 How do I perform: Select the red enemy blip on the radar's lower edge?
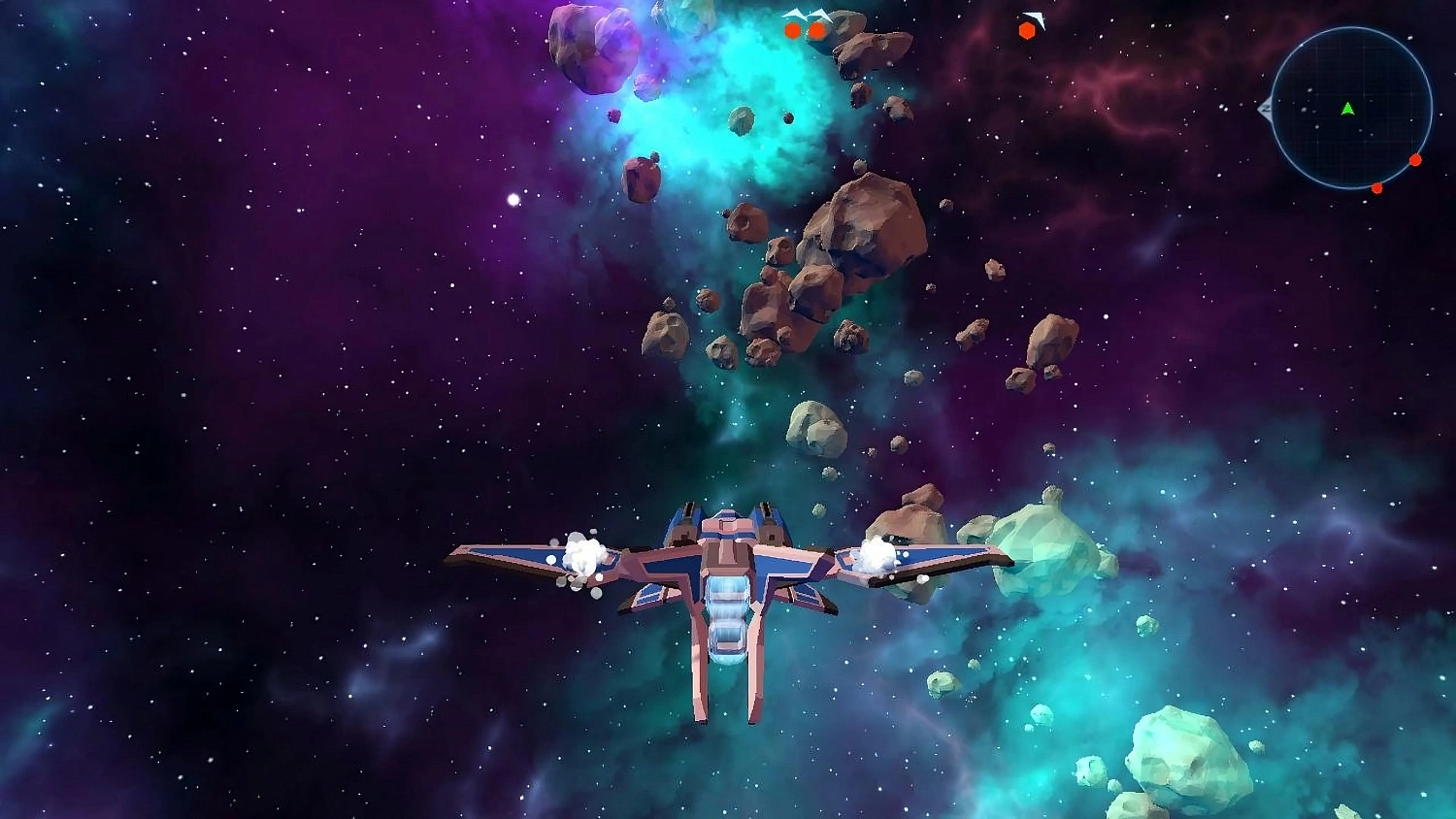coord(1377,188)
